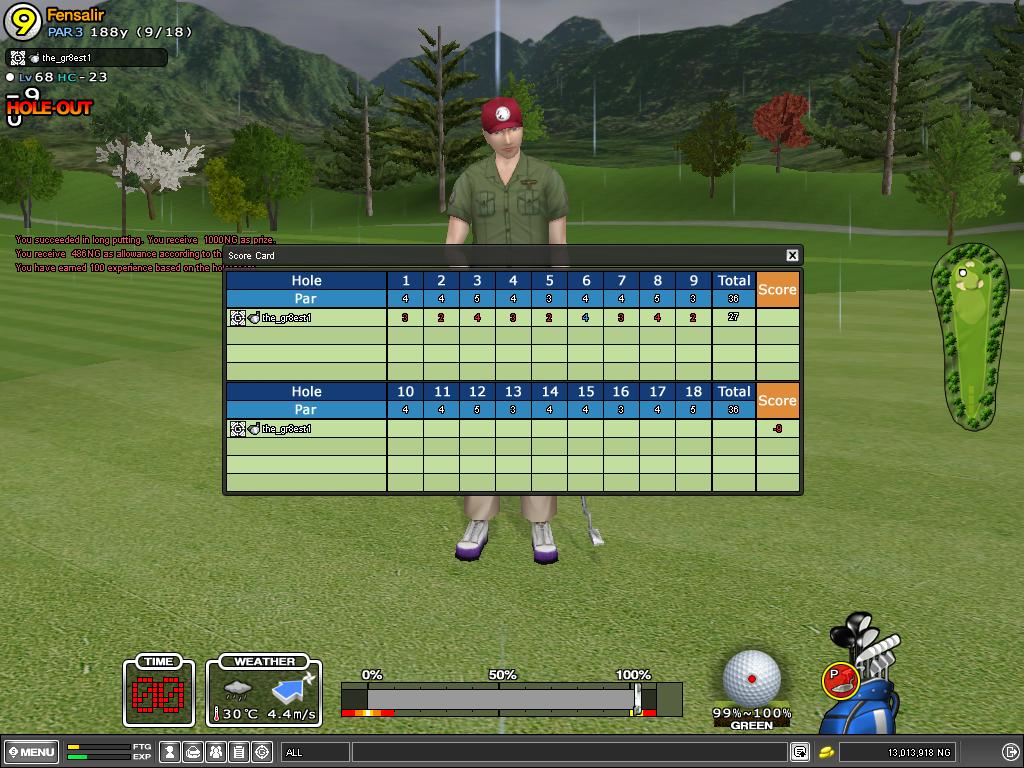The height and width of the screenshot is (768, 1024).
Task: Click the shot power gauge bar
Action: (x=500, y=698)
